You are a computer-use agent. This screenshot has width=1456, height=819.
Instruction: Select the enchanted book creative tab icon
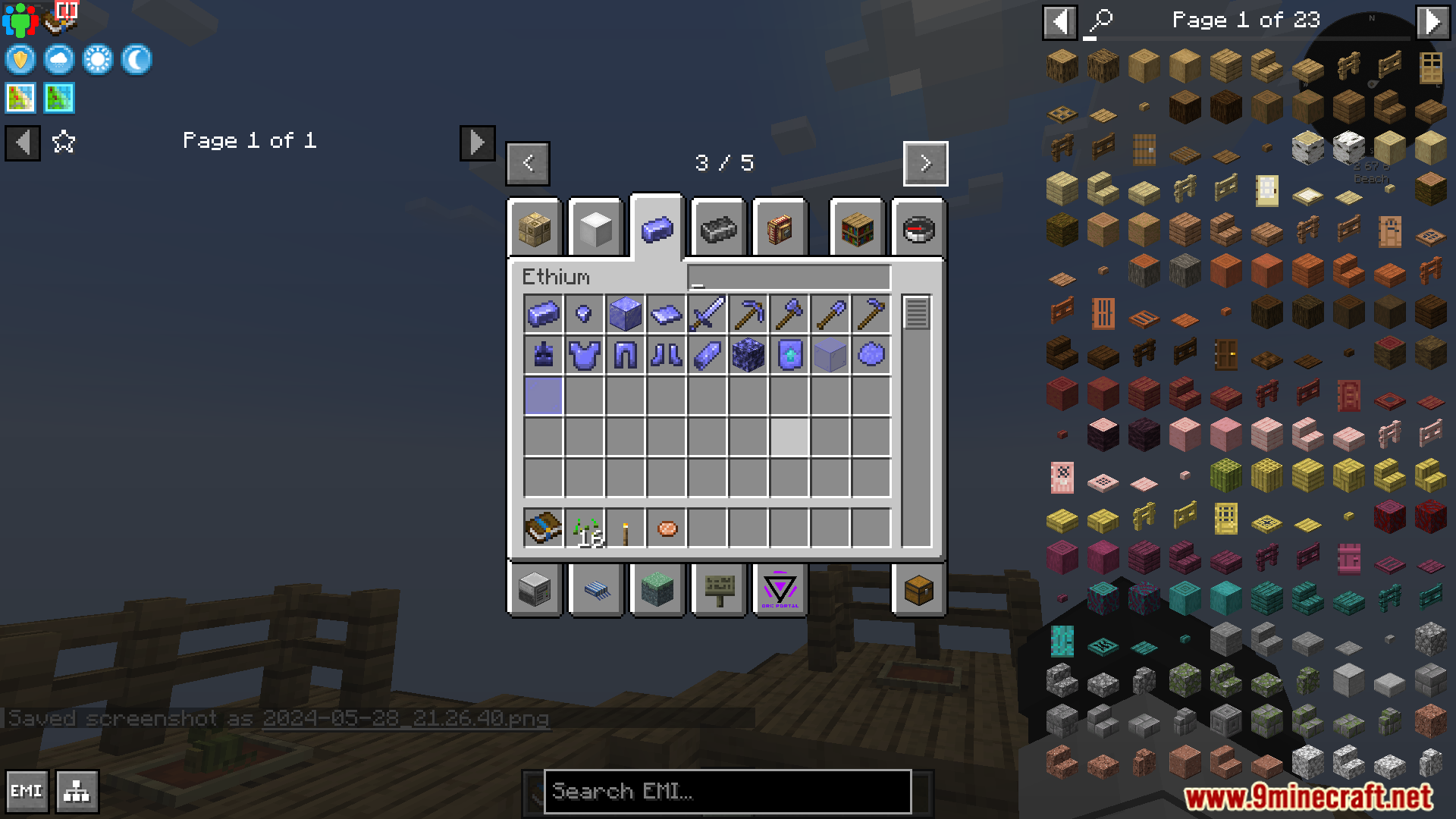pyautogui.click(x=779, y=228)
